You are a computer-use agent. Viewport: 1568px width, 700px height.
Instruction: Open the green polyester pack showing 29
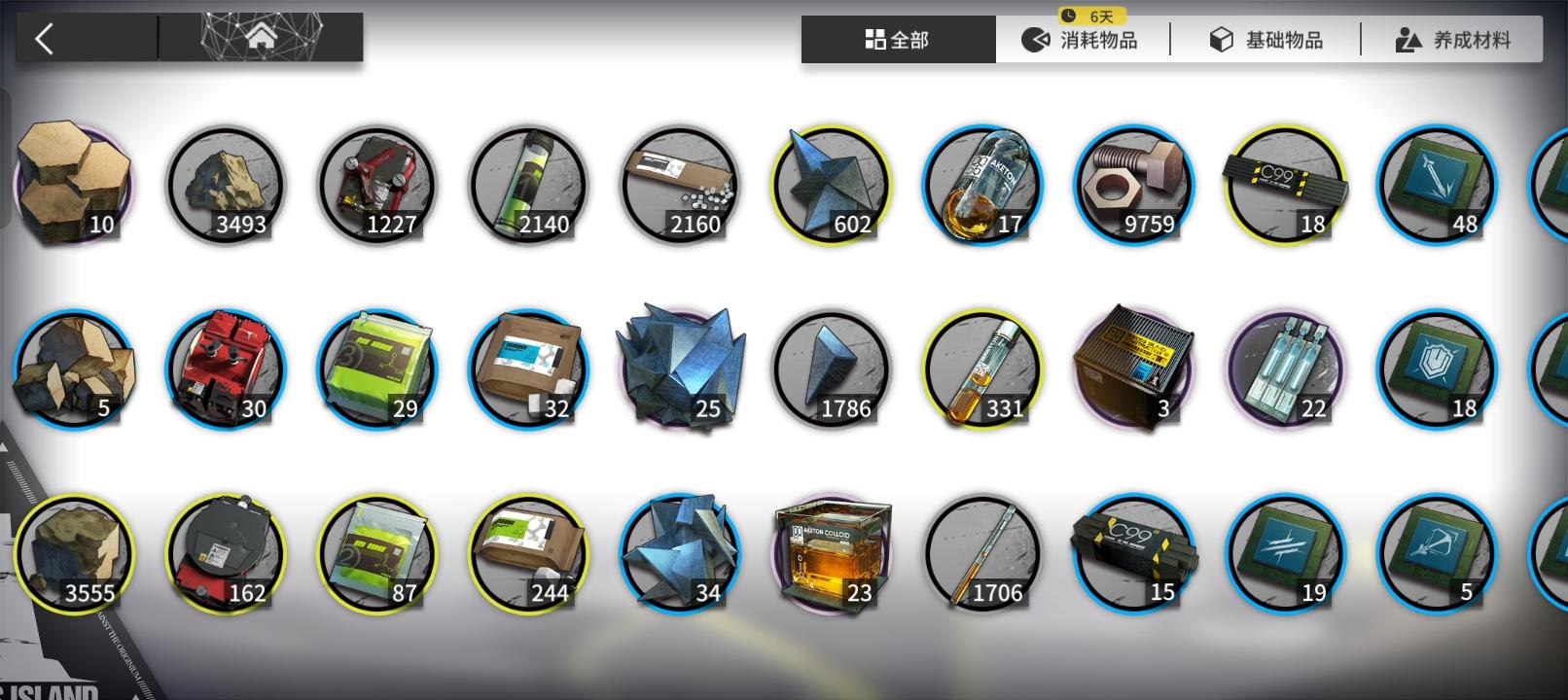click(x=377, y=367)
